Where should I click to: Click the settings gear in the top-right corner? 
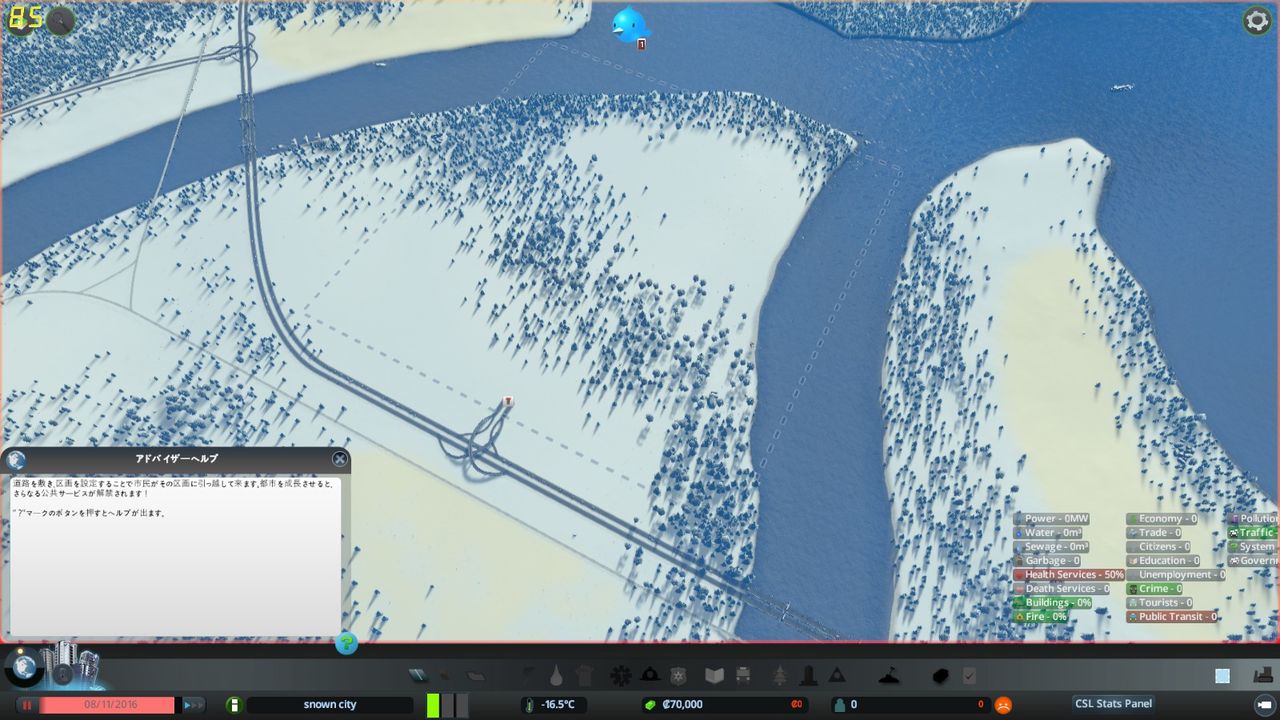tap(1257, 20)
